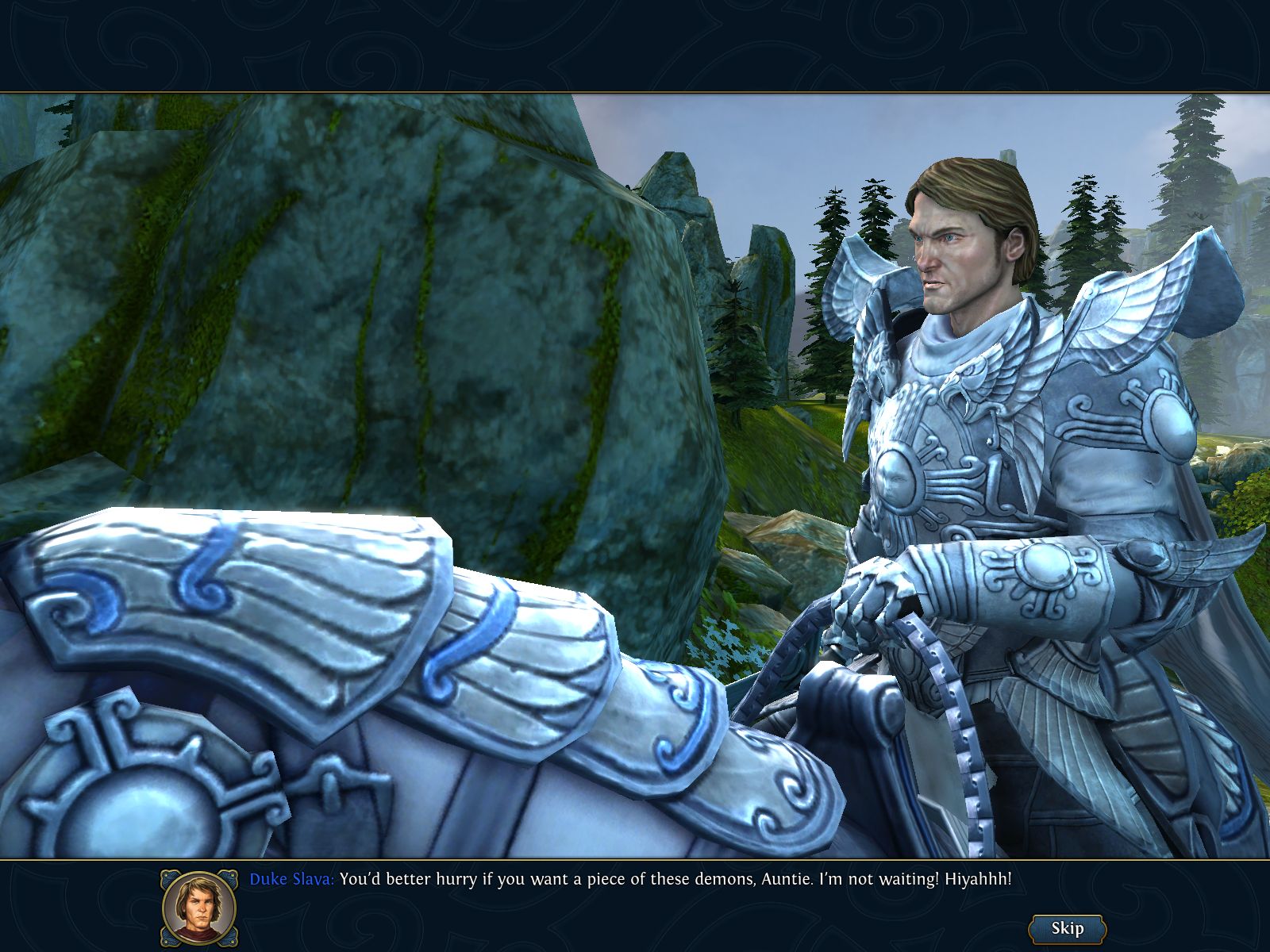
Task: Skip the cutscene dialogue
Action: pyautogui.click(x=1067, y=928)
